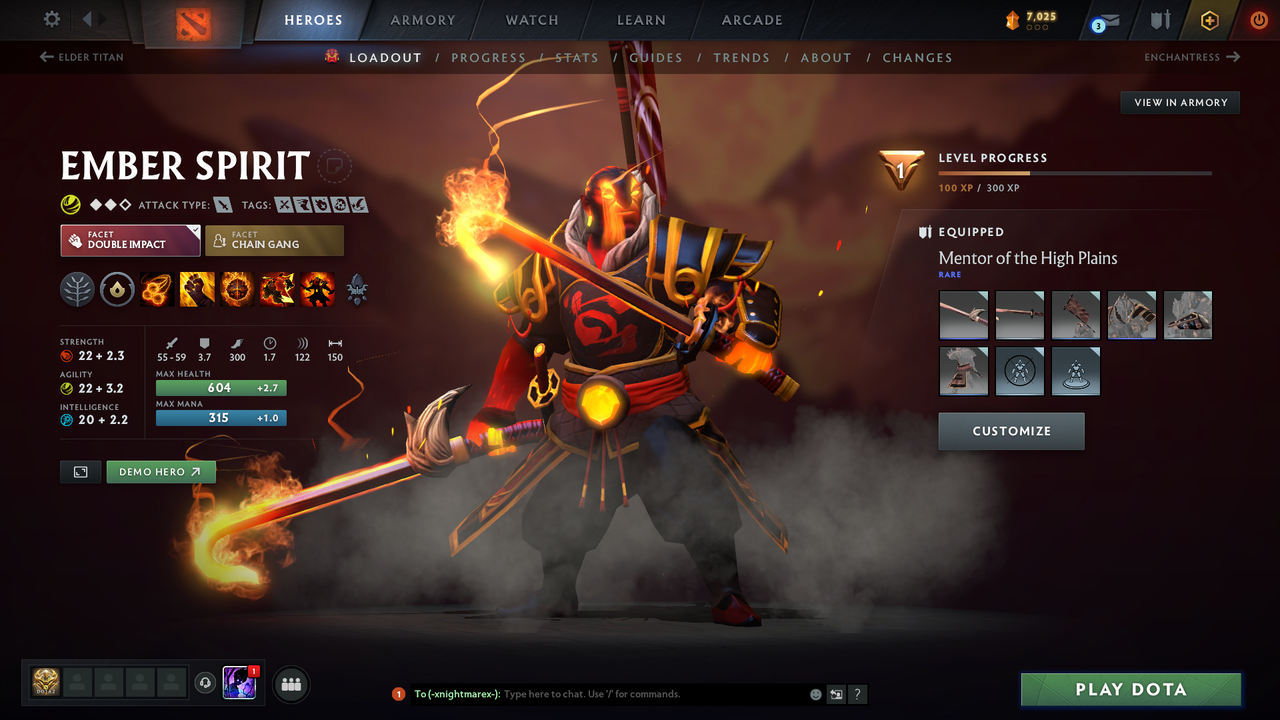This screenshot has height=720, width=1280.
Task: Toggle the hero fullscreen preview button
Action: pos(80,471)
